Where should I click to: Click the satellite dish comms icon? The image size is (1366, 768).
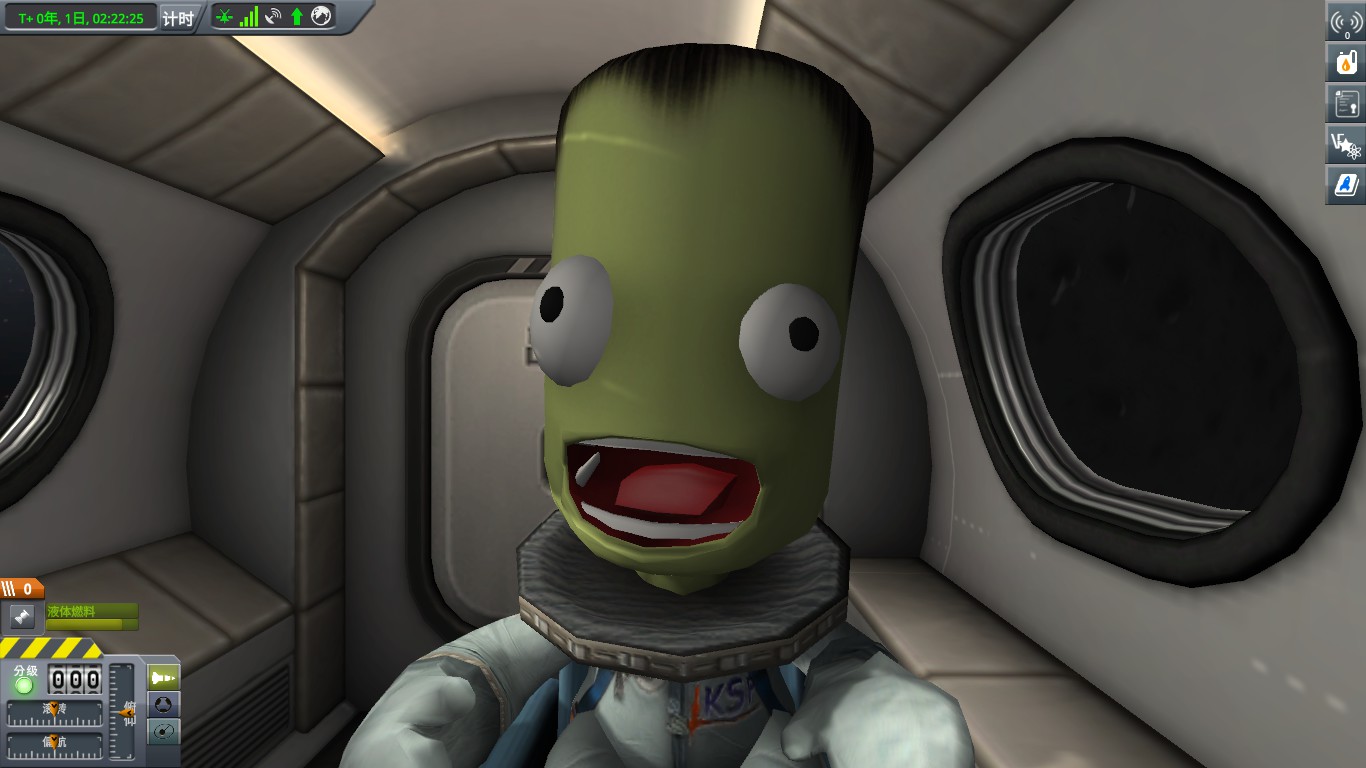(273, 16)
